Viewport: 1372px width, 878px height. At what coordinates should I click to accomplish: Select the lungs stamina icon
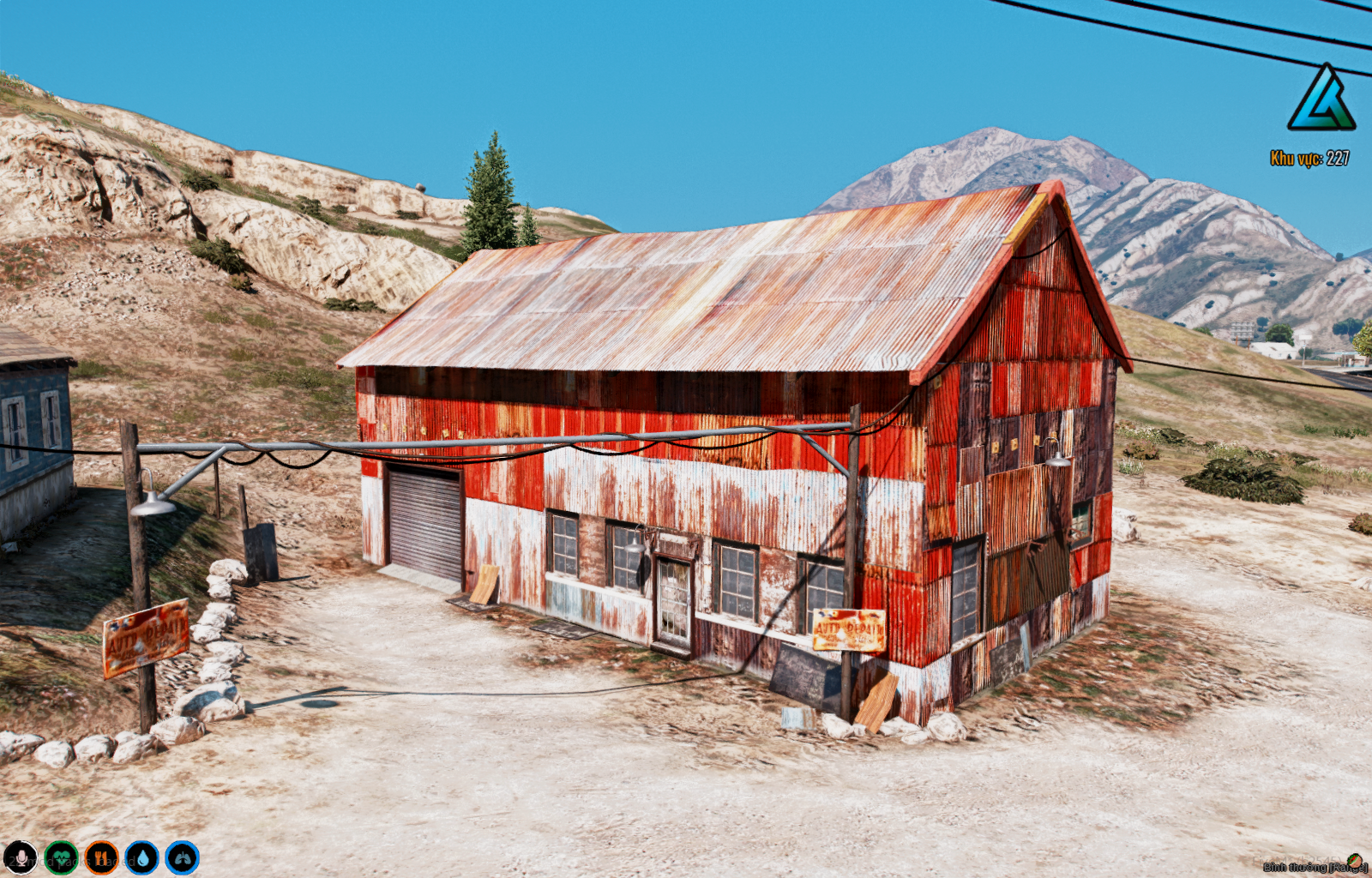click(x=182, y=857)
